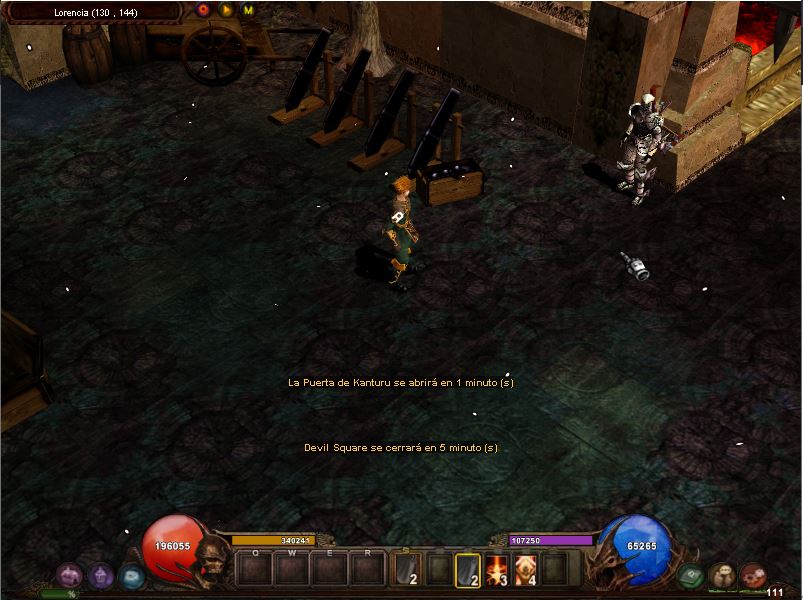The image size is (803, 600).
Task: Click the orange play arrow button
Action: 226,10
